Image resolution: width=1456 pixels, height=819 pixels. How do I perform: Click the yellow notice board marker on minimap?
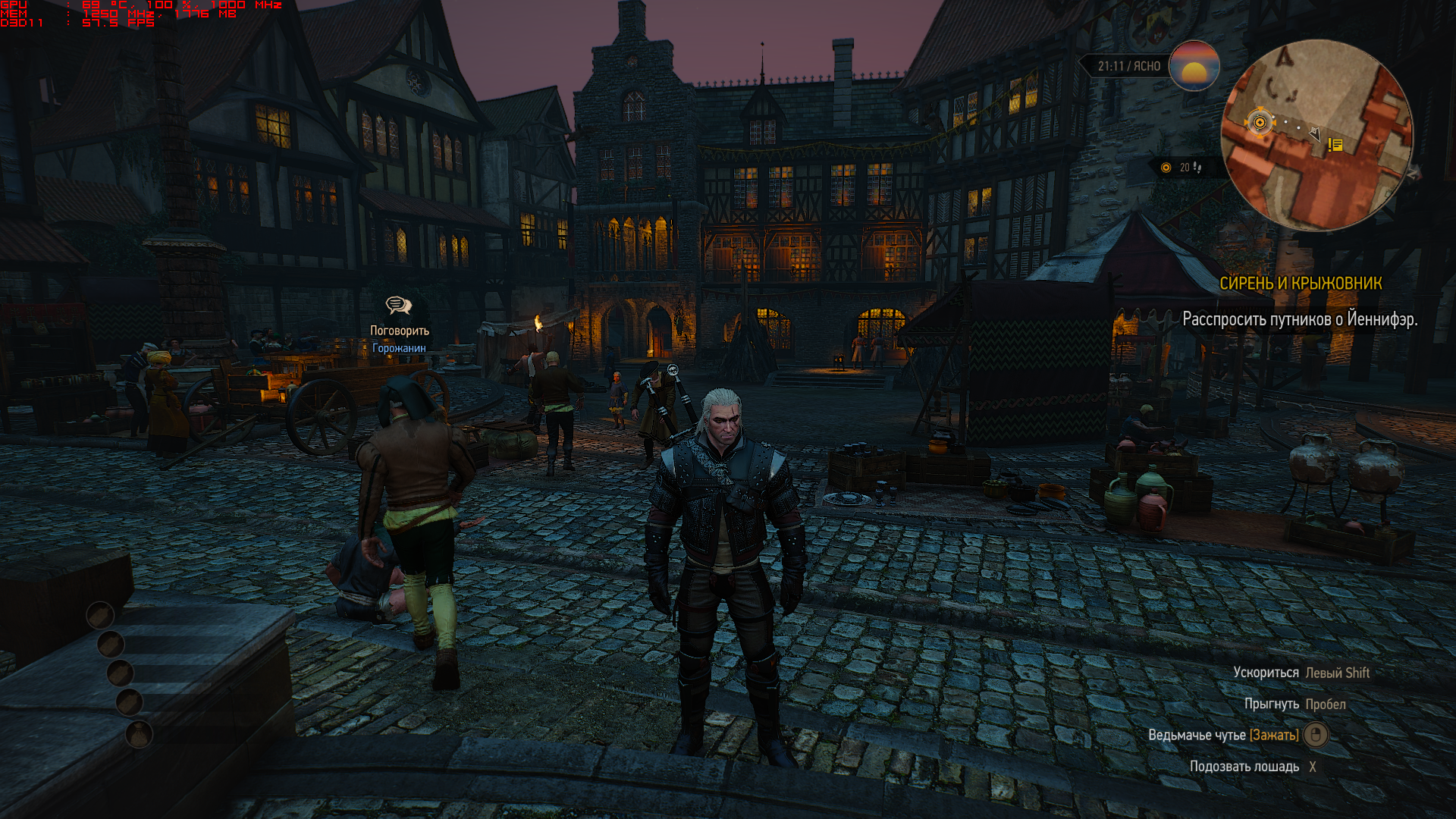[1335, 144]
